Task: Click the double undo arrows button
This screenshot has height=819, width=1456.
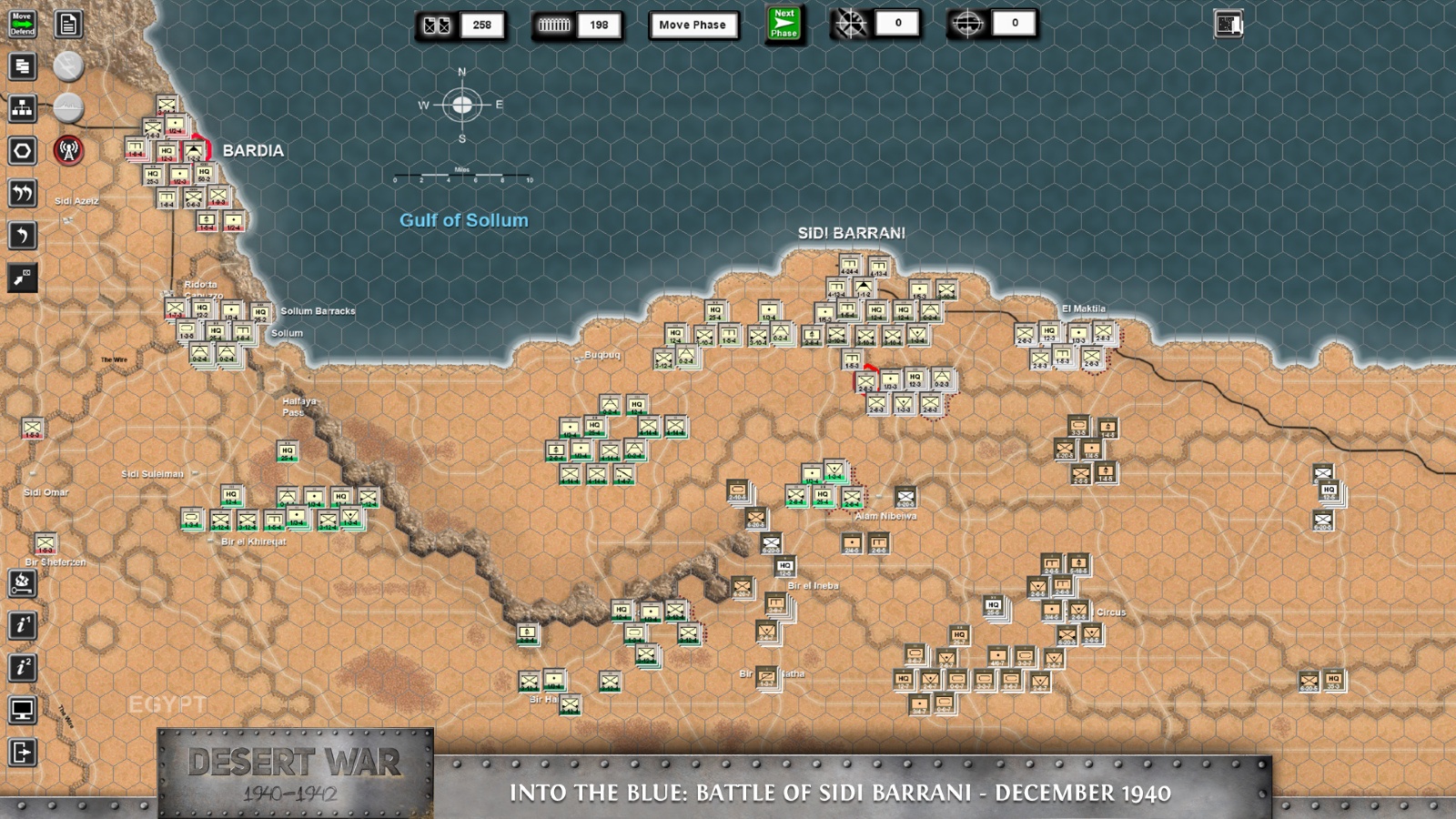Action: coord(23,193)
